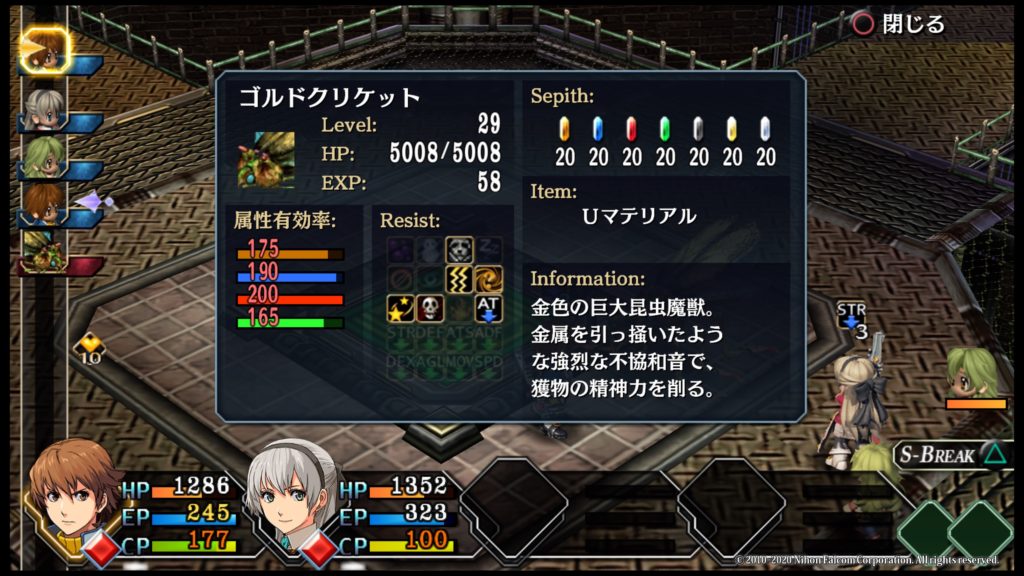Image resolution: width=1024 pixels, height=576 pixels.
Task: Select the Uマテリアル item drop entry
Action: (x=638, y=216)
